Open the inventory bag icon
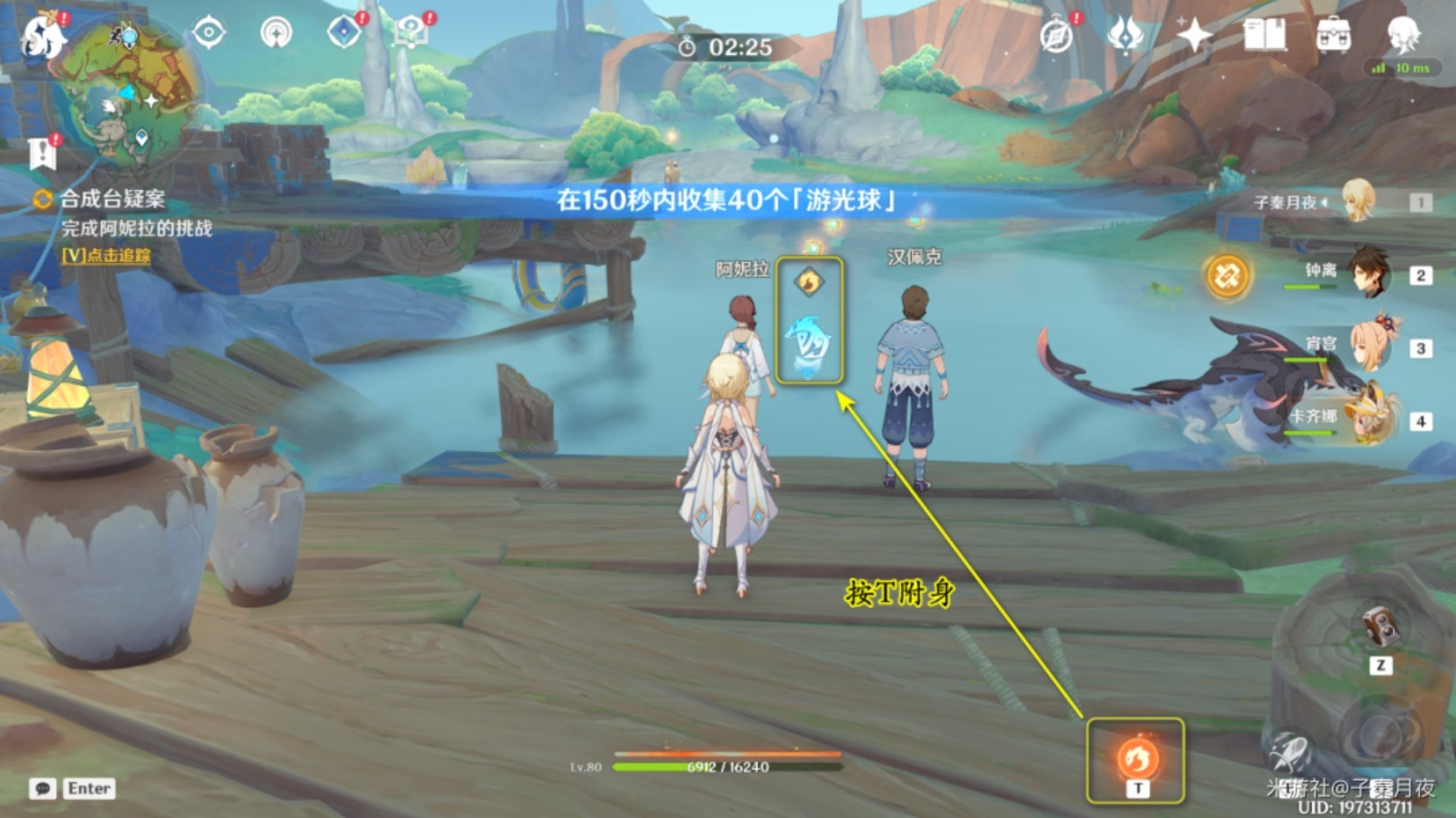Viewport: 1456px width, 818px height. [1333, 36]
